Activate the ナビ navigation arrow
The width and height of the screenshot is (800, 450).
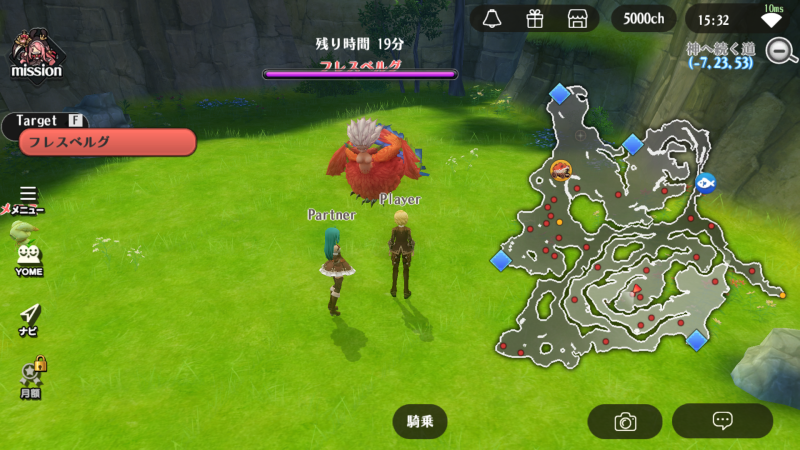[29, 319]
